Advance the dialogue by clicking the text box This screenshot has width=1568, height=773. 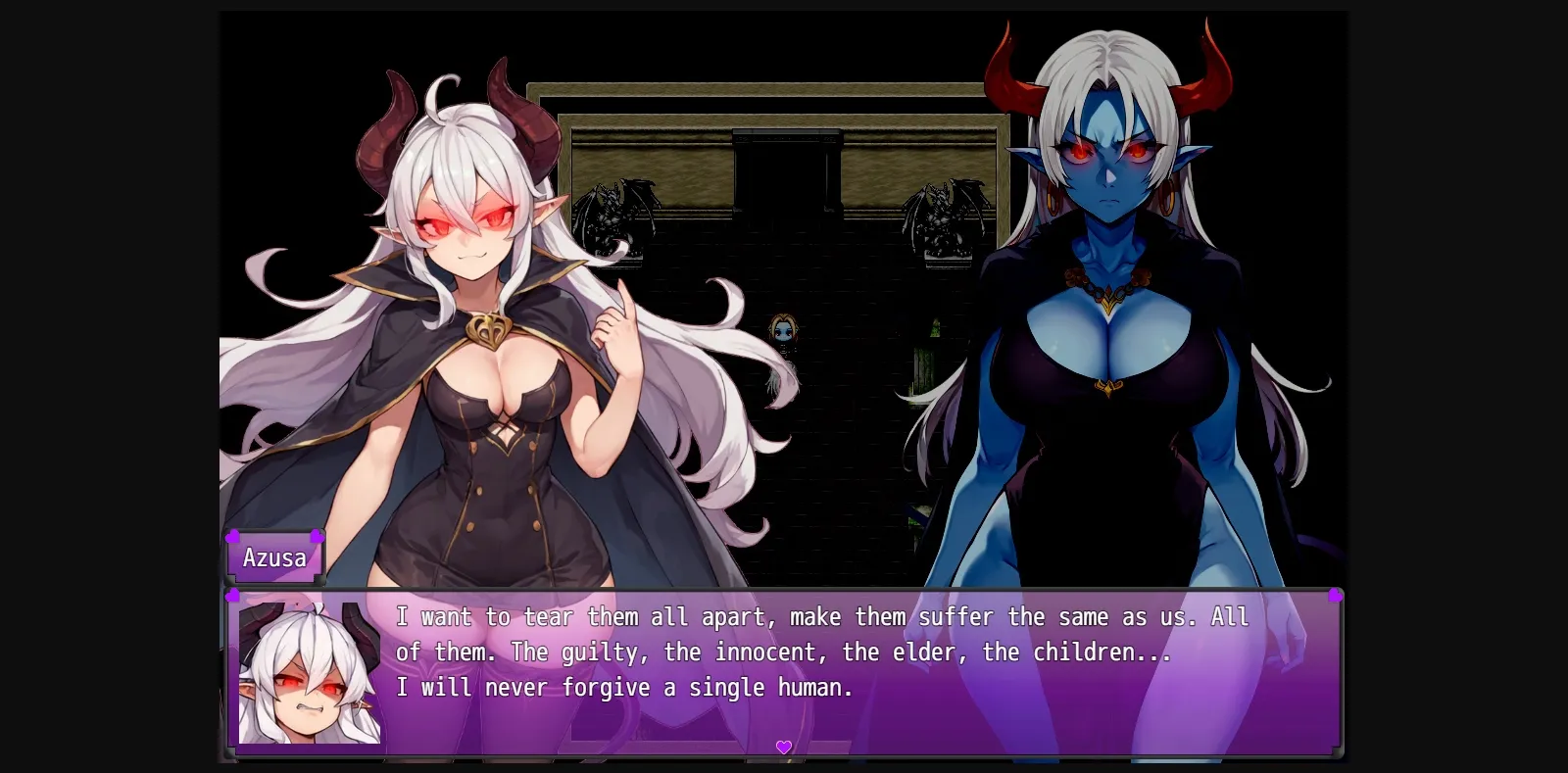coord(784,666)
